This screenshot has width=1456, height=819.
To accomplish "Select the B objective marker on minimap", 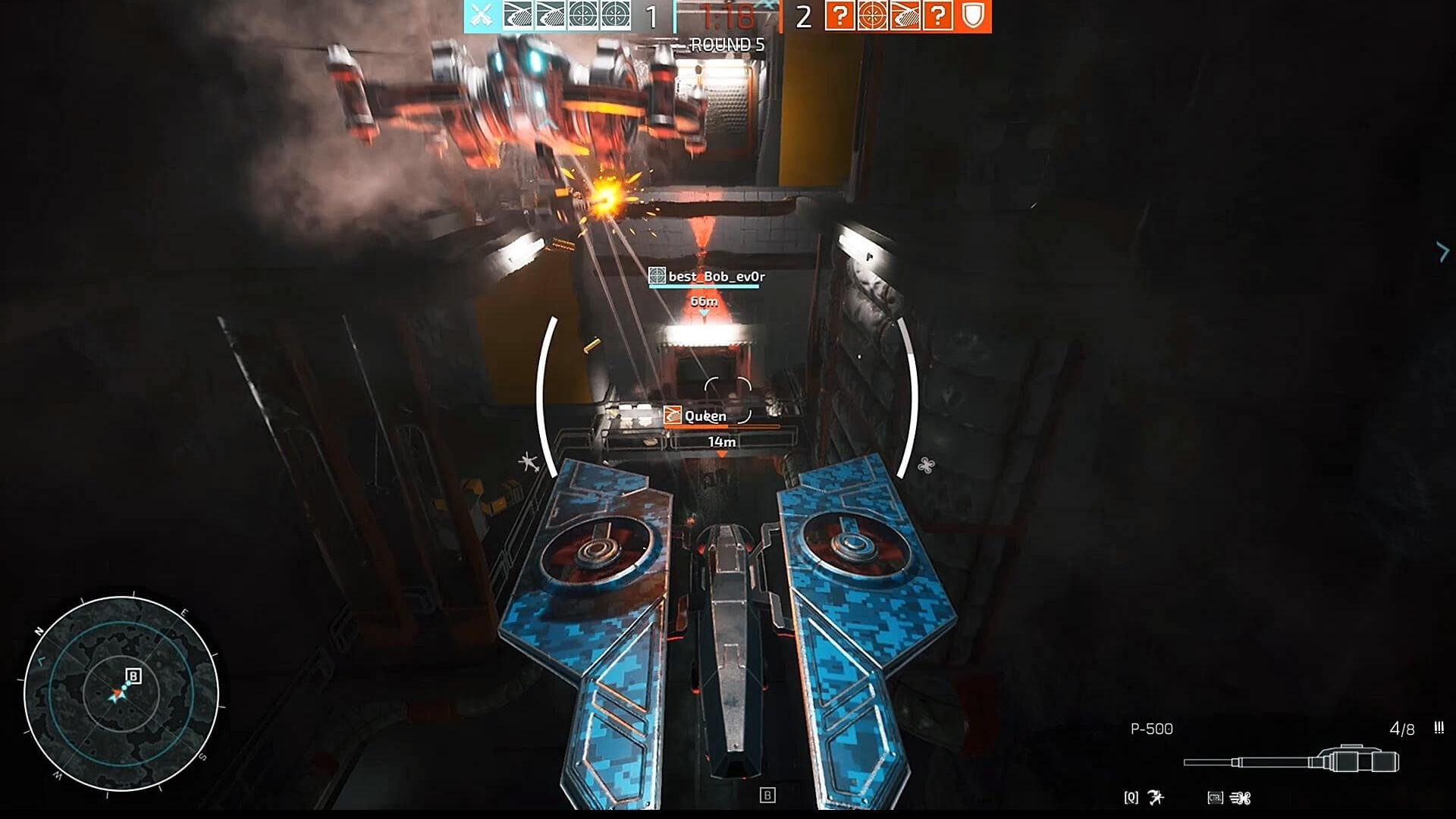I will [x=133, y=676].
